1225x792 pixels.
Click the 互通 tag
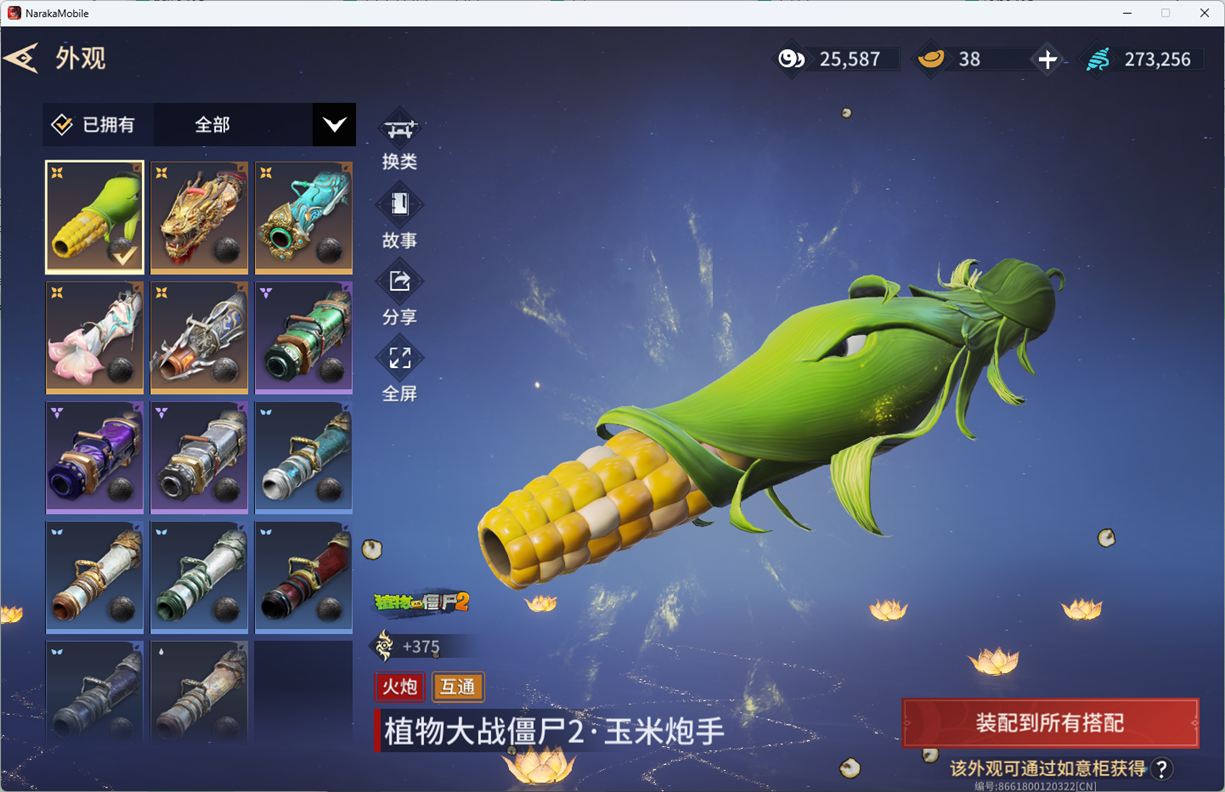pyautogui.click(x=458, y=687)
